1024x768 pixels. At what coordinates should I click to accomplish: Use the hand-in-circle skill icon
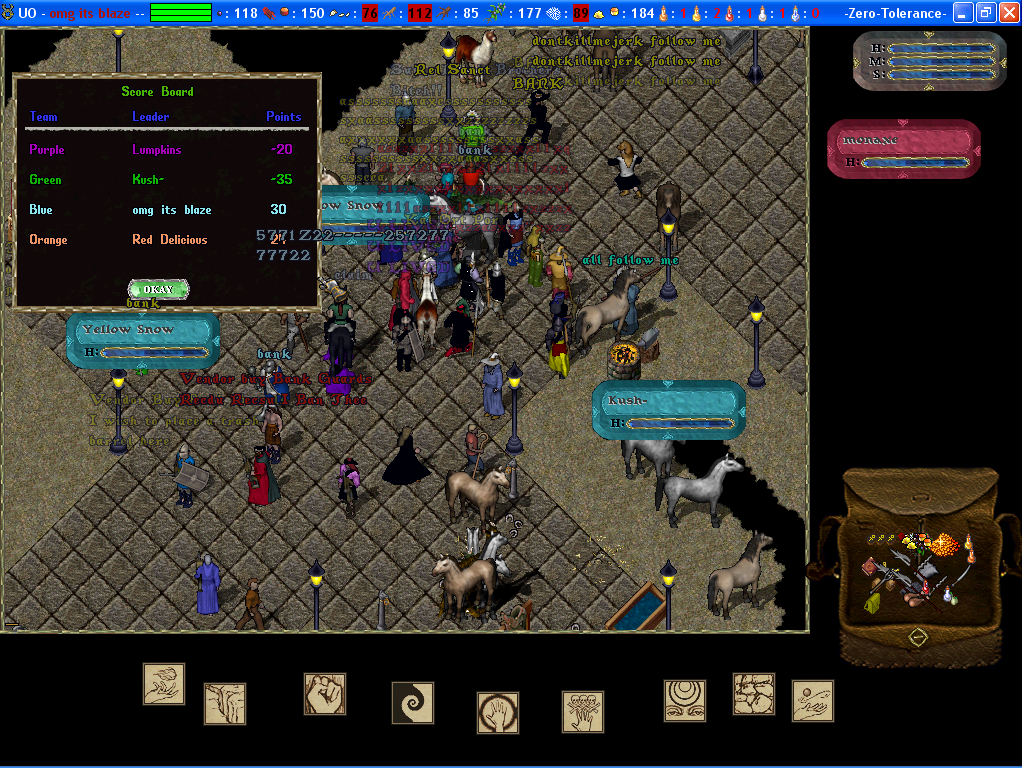tap(498, 713)
